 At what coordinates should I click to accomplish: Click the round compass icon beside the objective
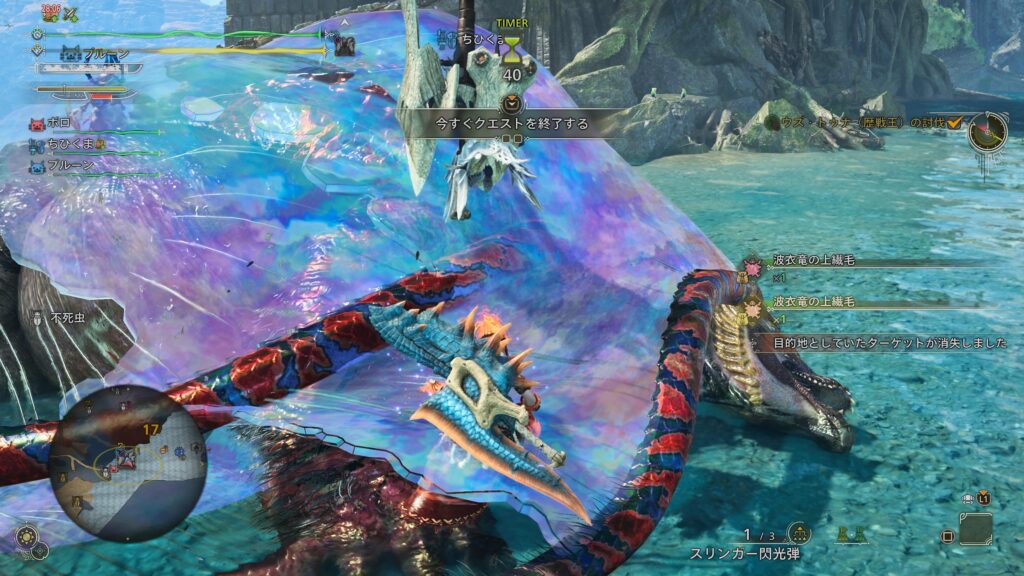coord(987,132)
